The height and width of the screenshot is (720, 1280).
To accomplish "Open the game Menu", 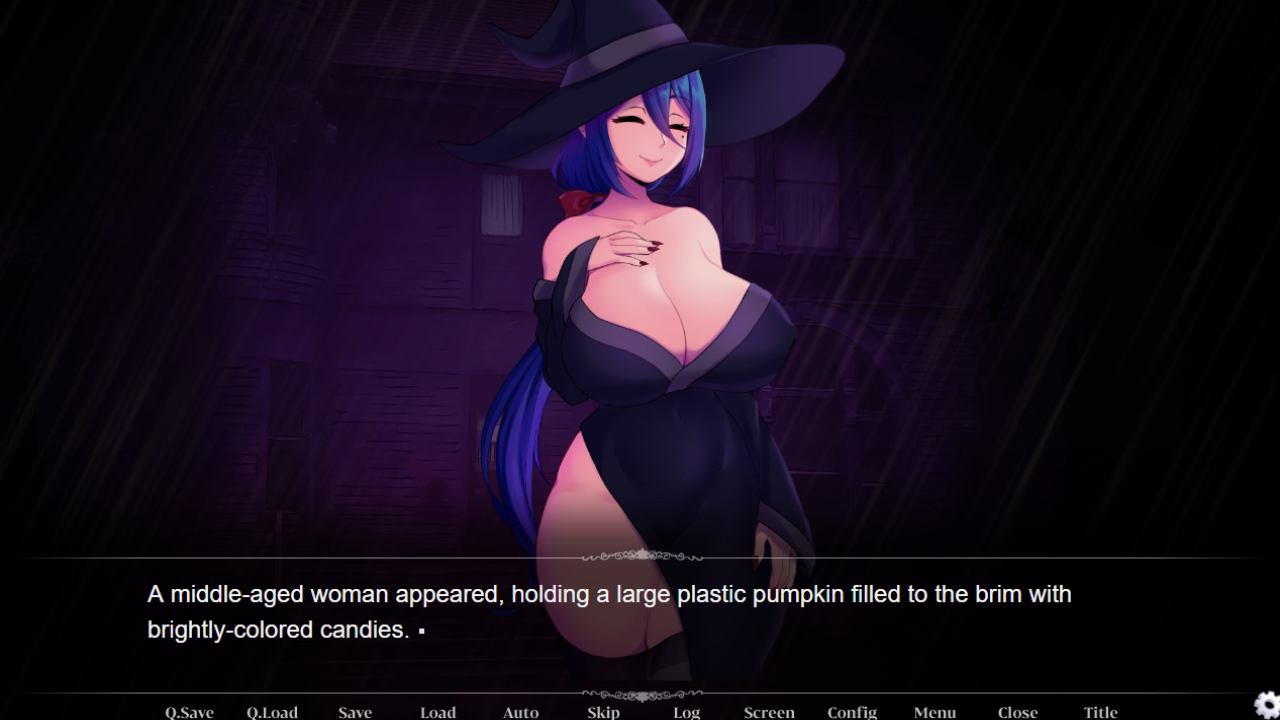I will pyautogui.click(x=935, y=712).
